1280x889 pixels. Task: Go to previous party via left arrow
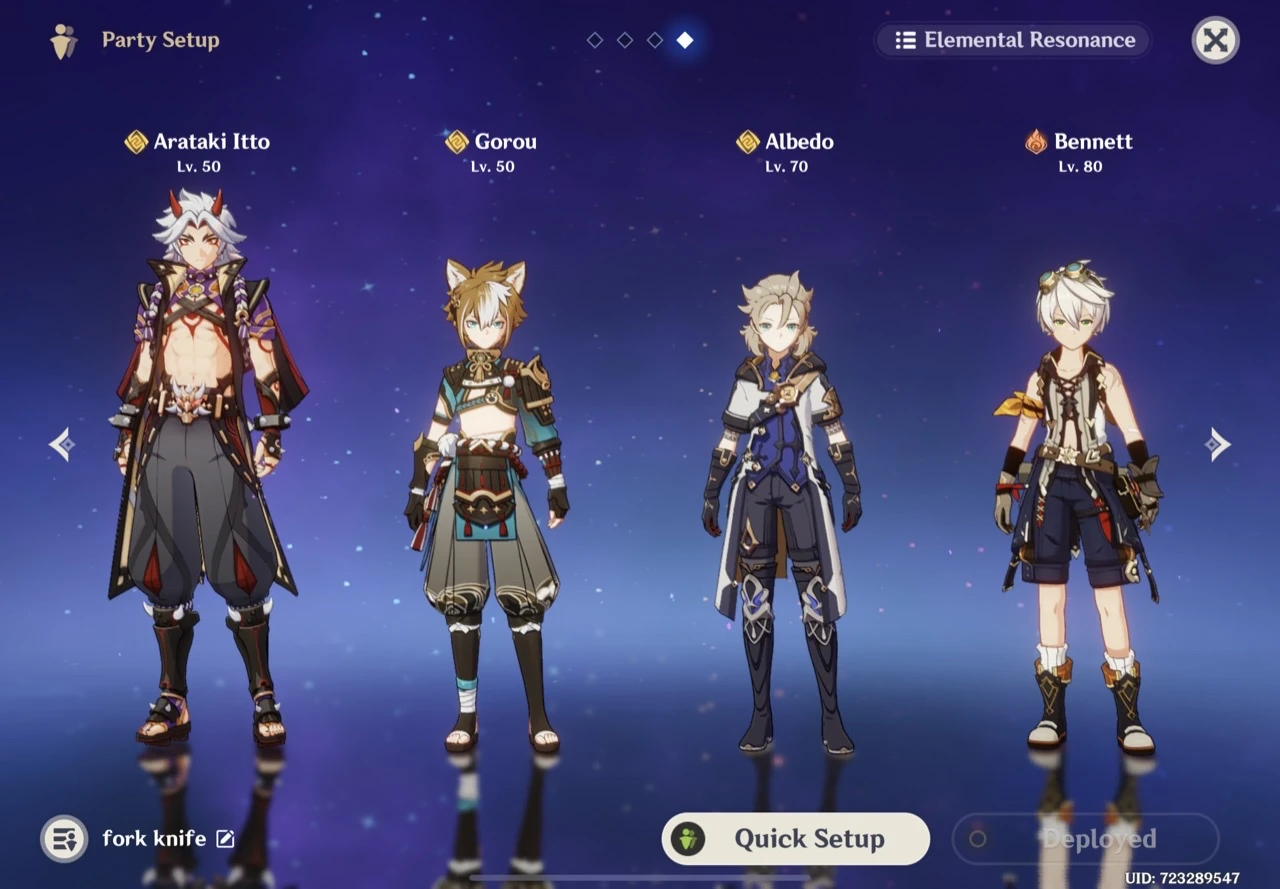pos(62,443)
